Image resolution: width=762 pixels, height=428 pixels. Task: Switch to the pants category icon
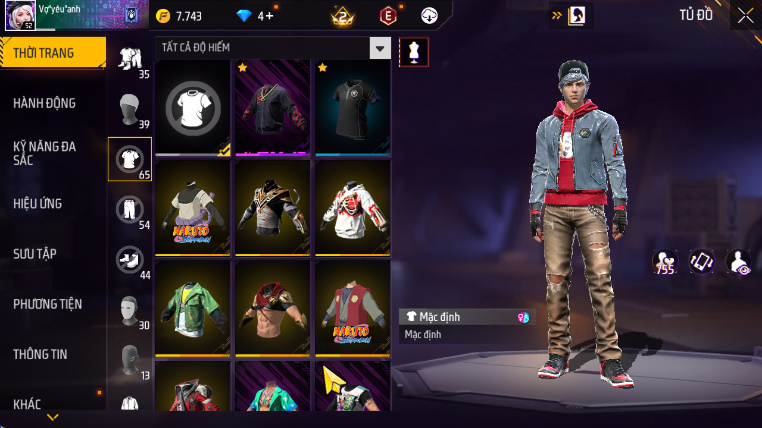129,209
